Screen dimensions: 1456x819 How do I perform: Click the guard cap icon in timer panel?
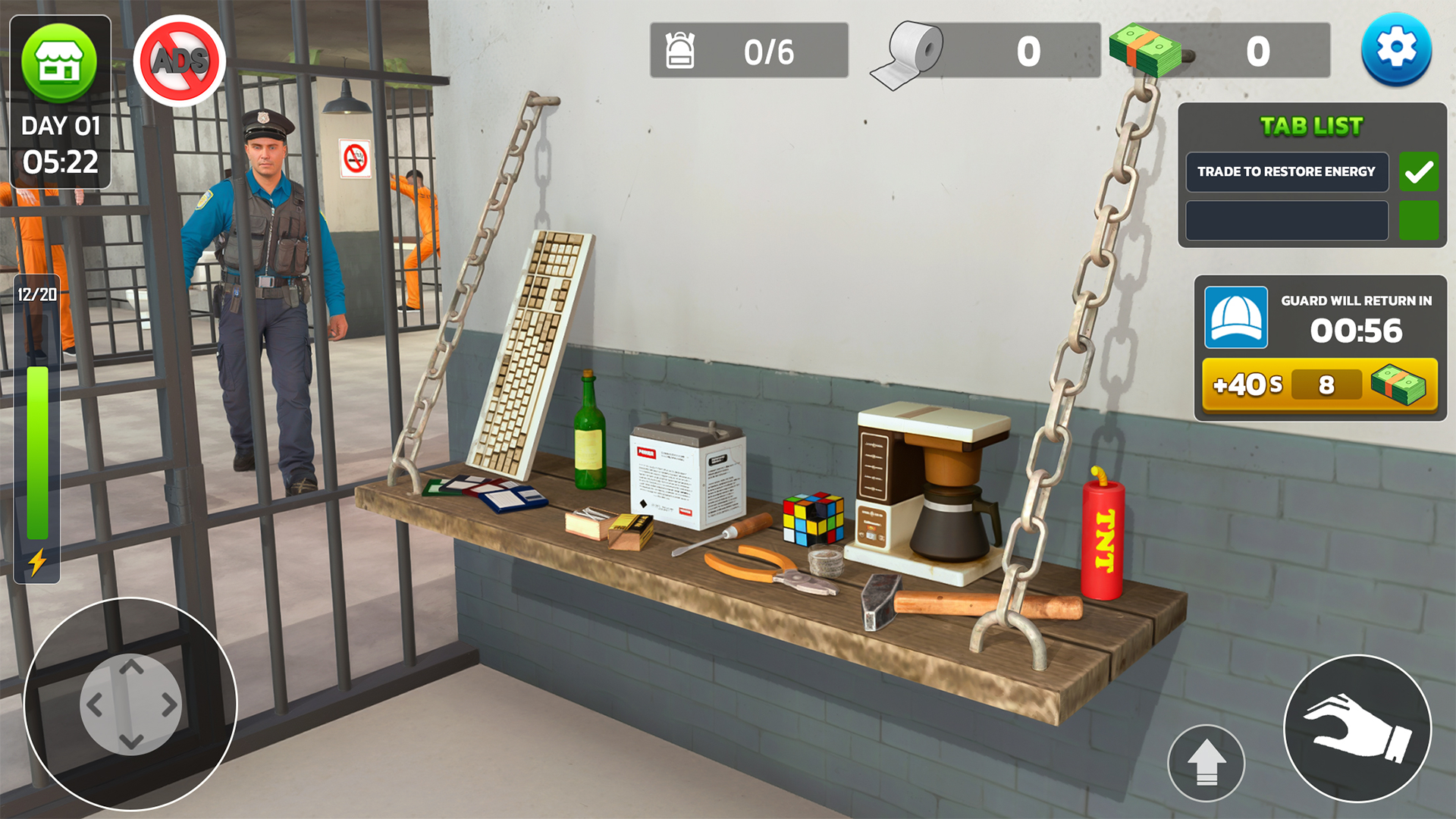[x=1237, y=318]
